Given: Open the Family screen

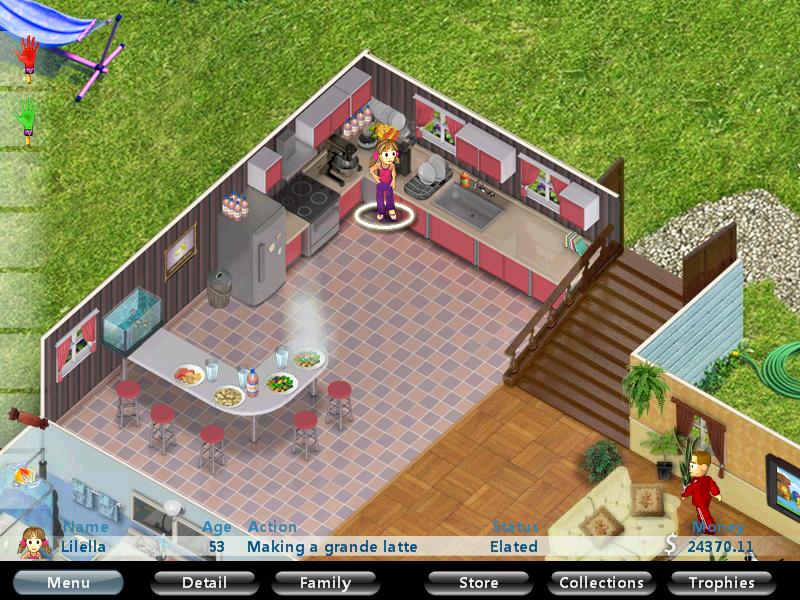Looking at the screenshot, I should click(326, 582).
